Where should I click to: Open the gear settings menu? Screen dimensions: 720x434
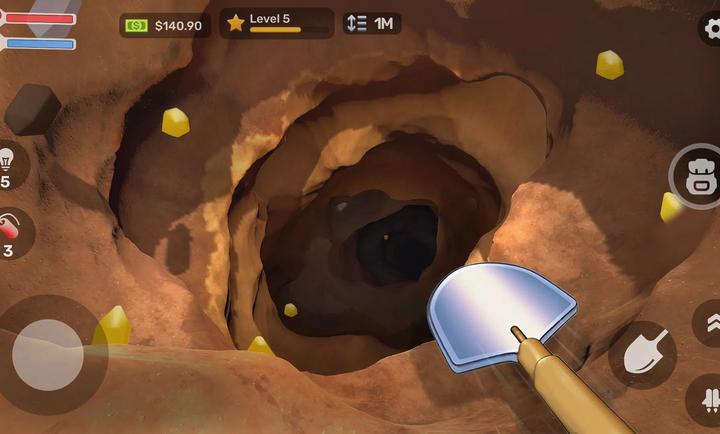click(711, 29)
